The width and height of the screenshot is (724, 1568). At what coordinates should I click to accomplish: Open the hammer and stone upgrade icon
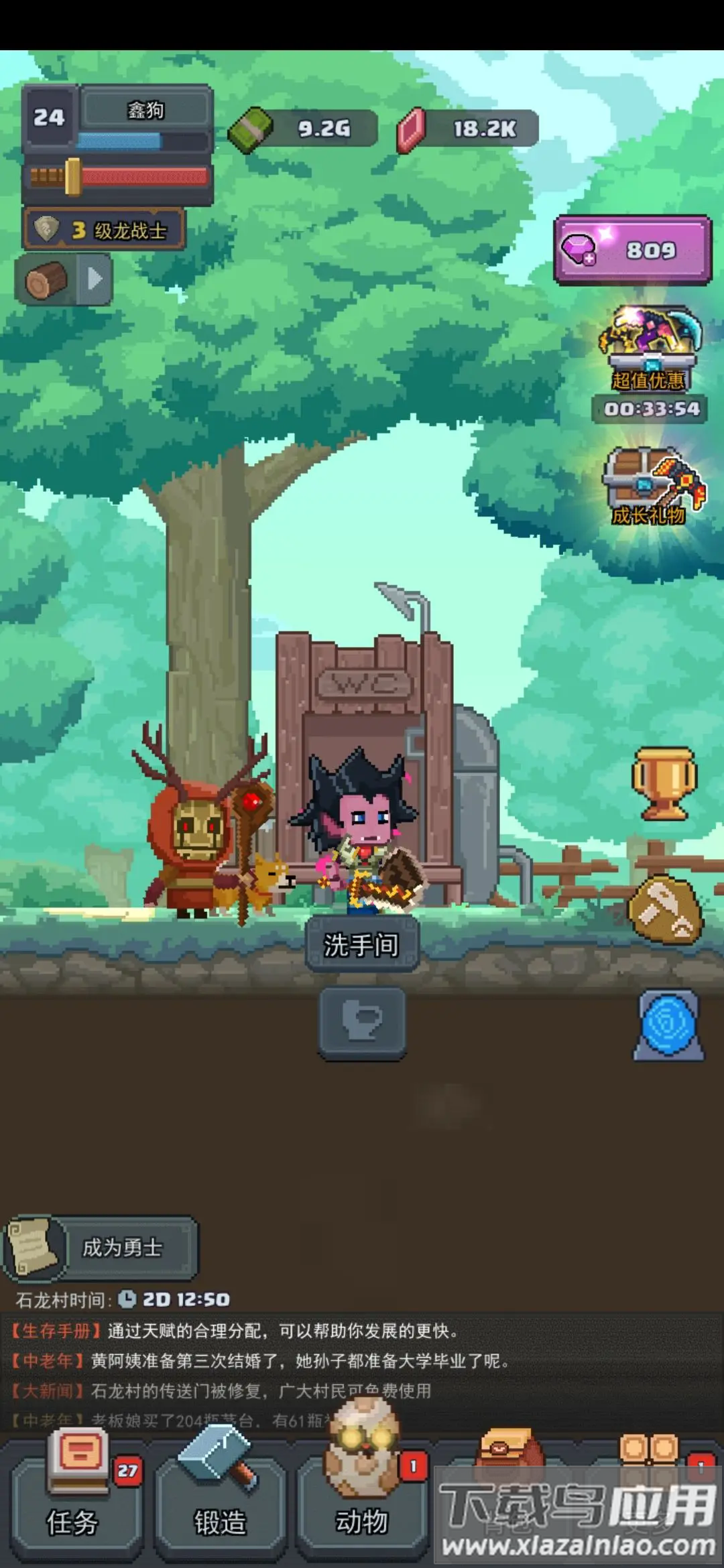coord(664,909)
